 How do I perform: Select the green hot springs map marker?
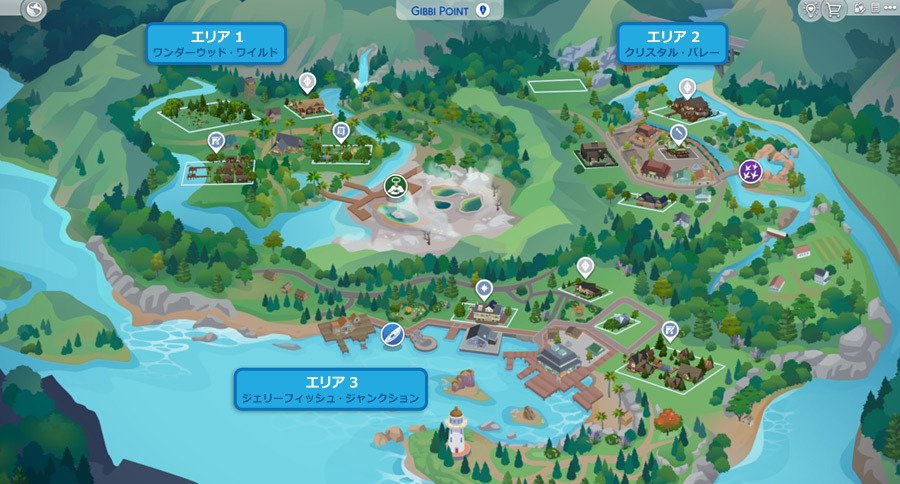point(396,185)
